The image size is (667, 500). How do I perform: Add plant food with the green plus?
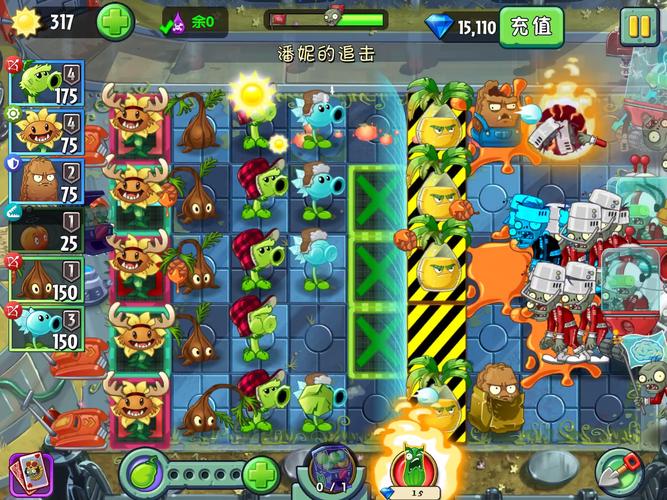(x=261, y=472)
